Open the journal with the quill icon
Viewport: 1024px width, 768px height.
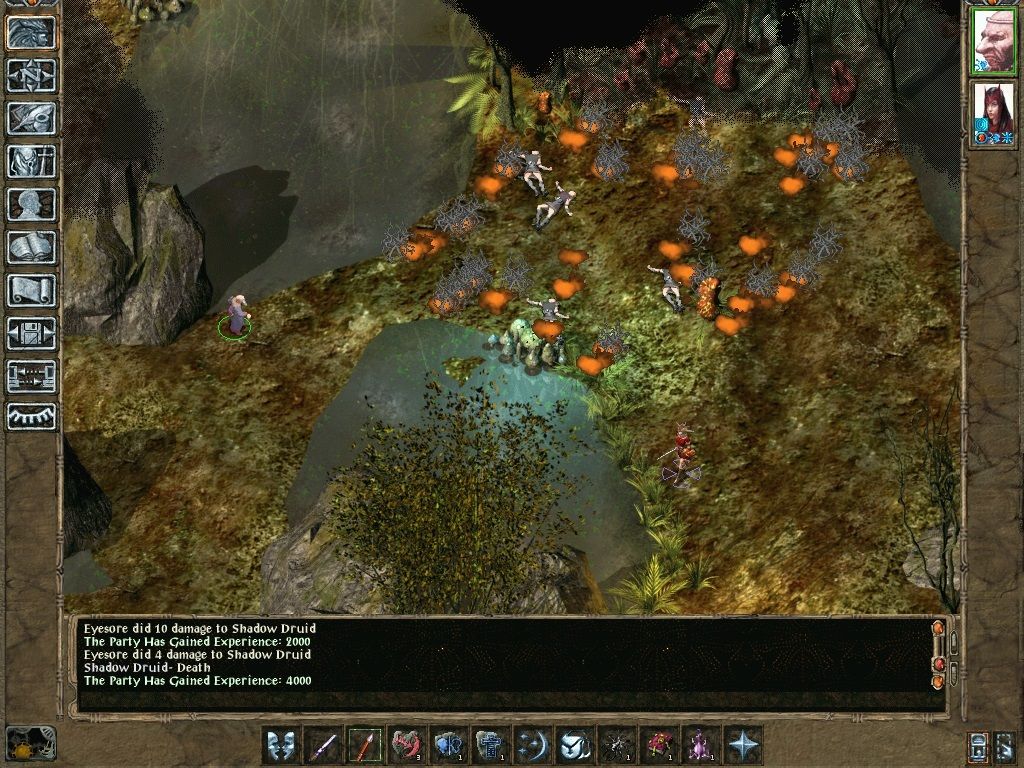click(x=31, y=118)
